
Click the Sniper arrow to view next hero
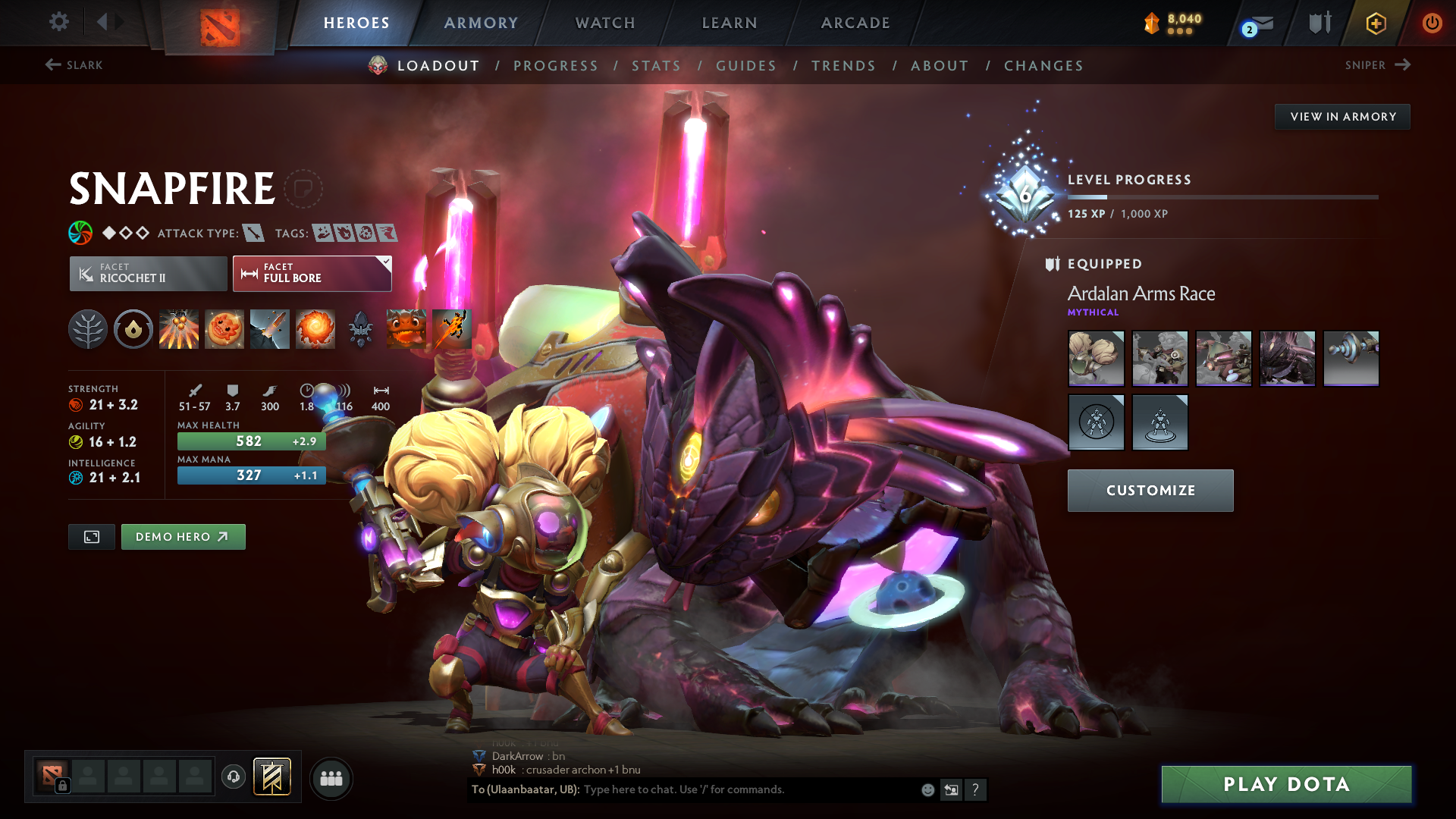[x=1404, y=65]
